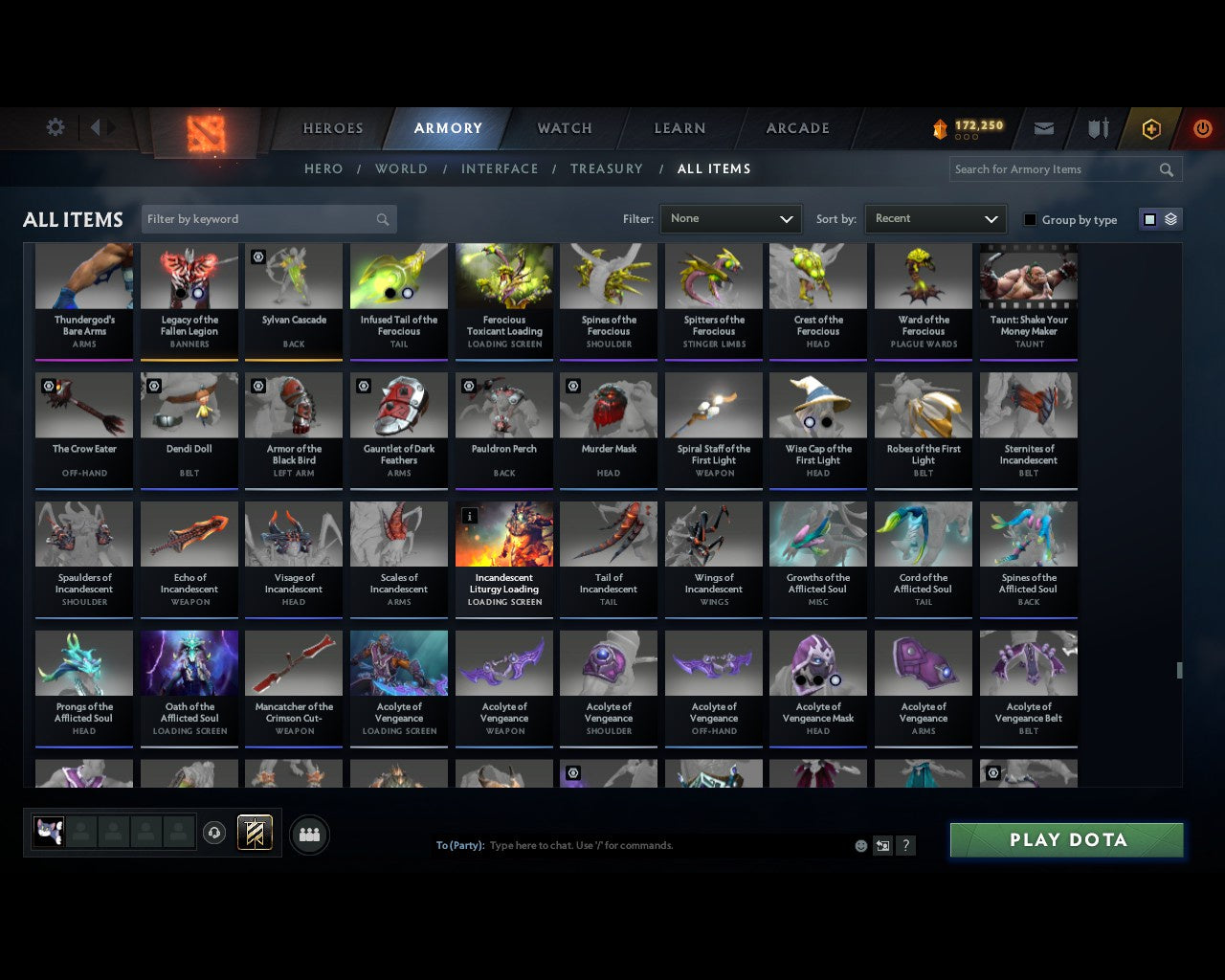Click the PLAY DOTA button
This screenshot has width=1225, height=980.
1066,839
